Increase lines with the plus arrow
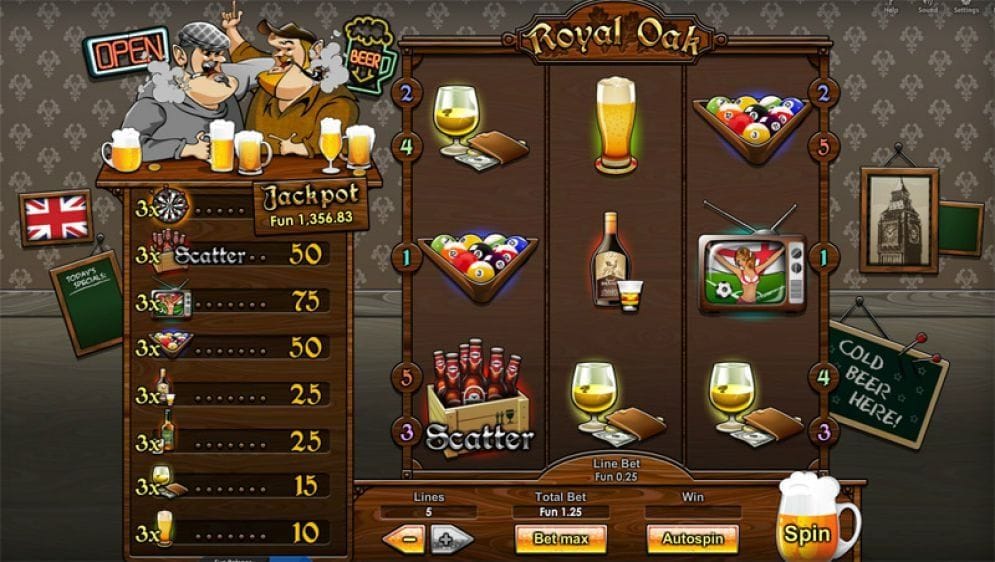This screenshot has height=562, width=995. [x=452, y=539]
